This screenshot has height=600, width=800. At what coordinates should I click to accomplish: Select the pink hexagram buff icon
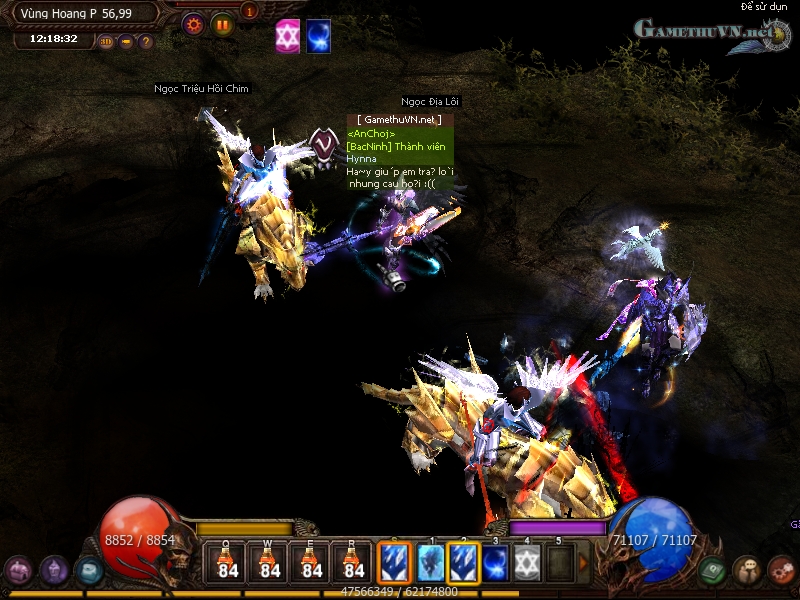288,35
